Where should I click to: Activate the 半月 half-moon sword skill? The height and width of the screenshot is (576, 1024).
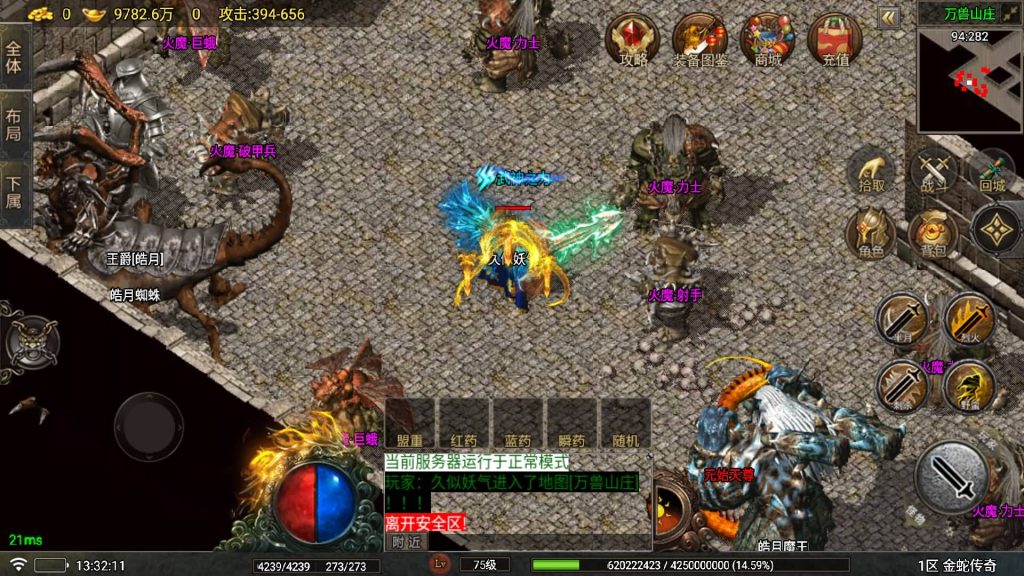901,320
